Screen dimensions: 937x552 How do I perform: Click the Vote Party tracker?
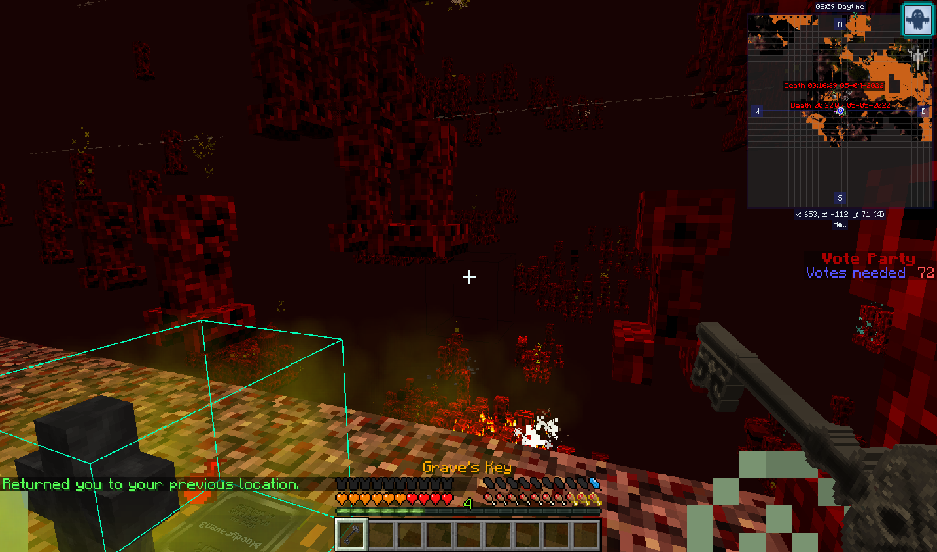point(868,265)
